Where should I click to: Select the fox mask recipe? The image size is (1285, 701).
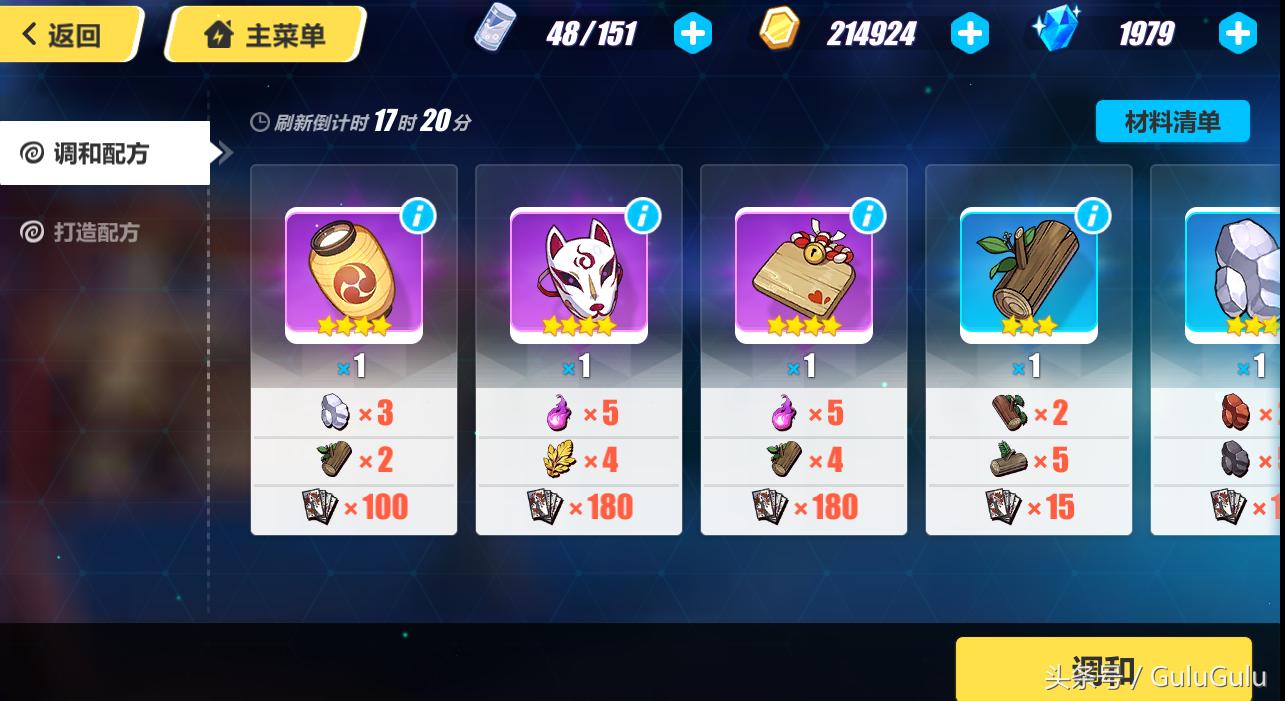tap(578, 275)
